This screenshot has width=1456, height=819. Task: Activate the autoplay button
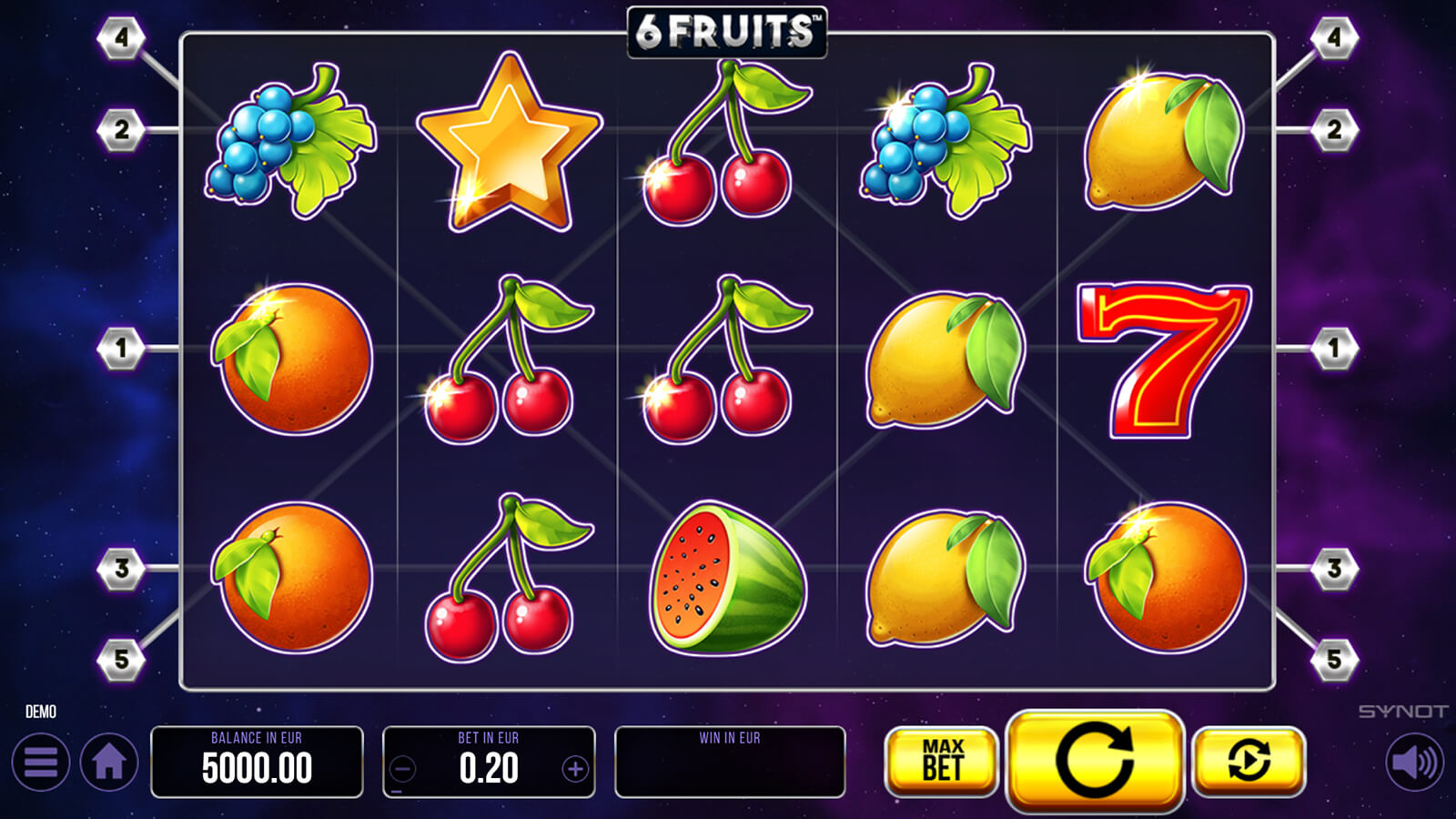[x=1249, y=761]
